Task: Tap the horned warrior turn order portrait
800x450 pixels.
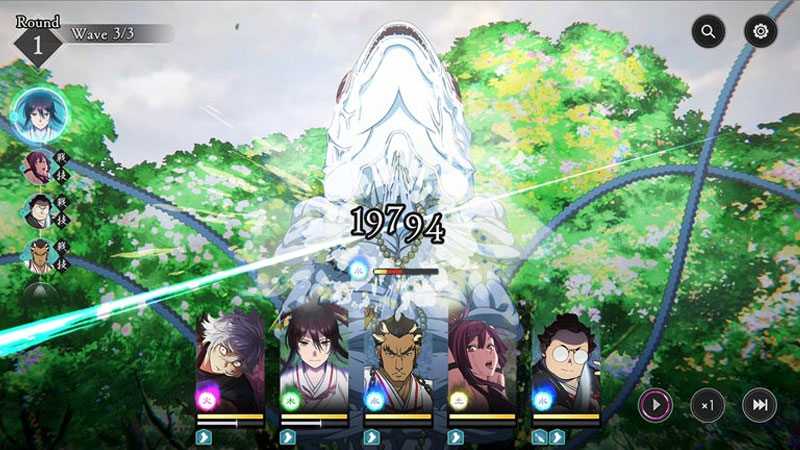Action: click(x=38, y=255)
